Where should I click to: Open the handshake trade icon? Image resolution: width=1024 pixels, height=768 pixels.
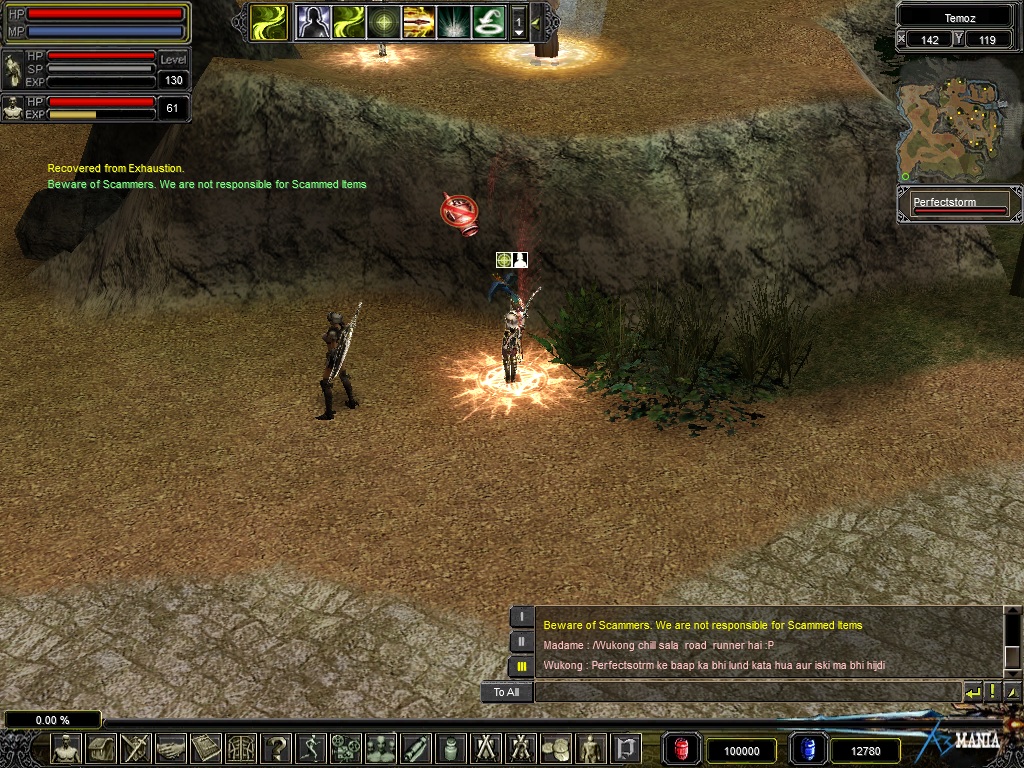pos(171,748)
